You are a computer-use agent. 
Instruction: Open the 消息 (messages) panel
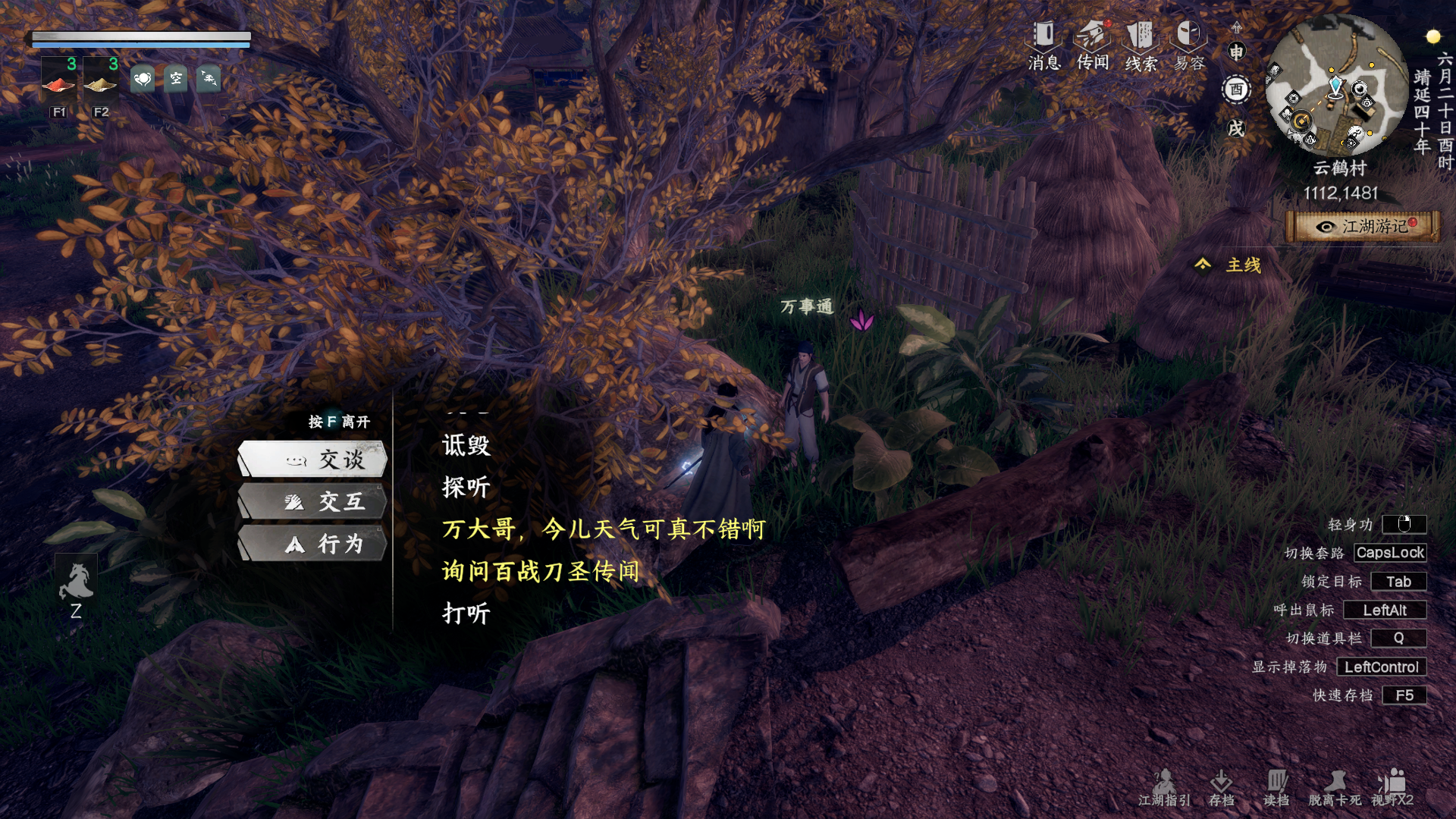tap(1044, 36)
